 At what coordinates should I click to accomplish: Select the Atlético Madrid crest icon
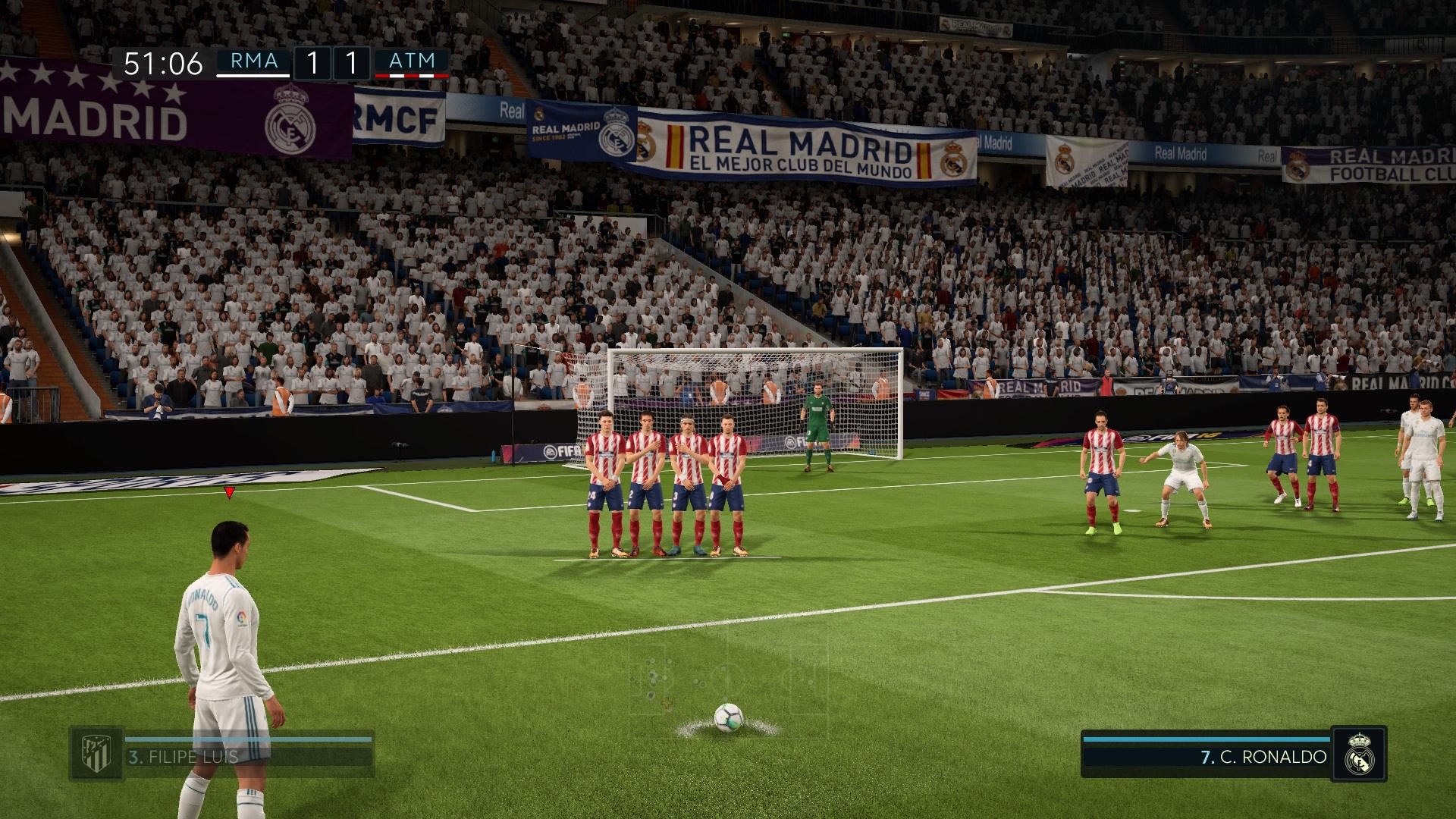(96, 754)
